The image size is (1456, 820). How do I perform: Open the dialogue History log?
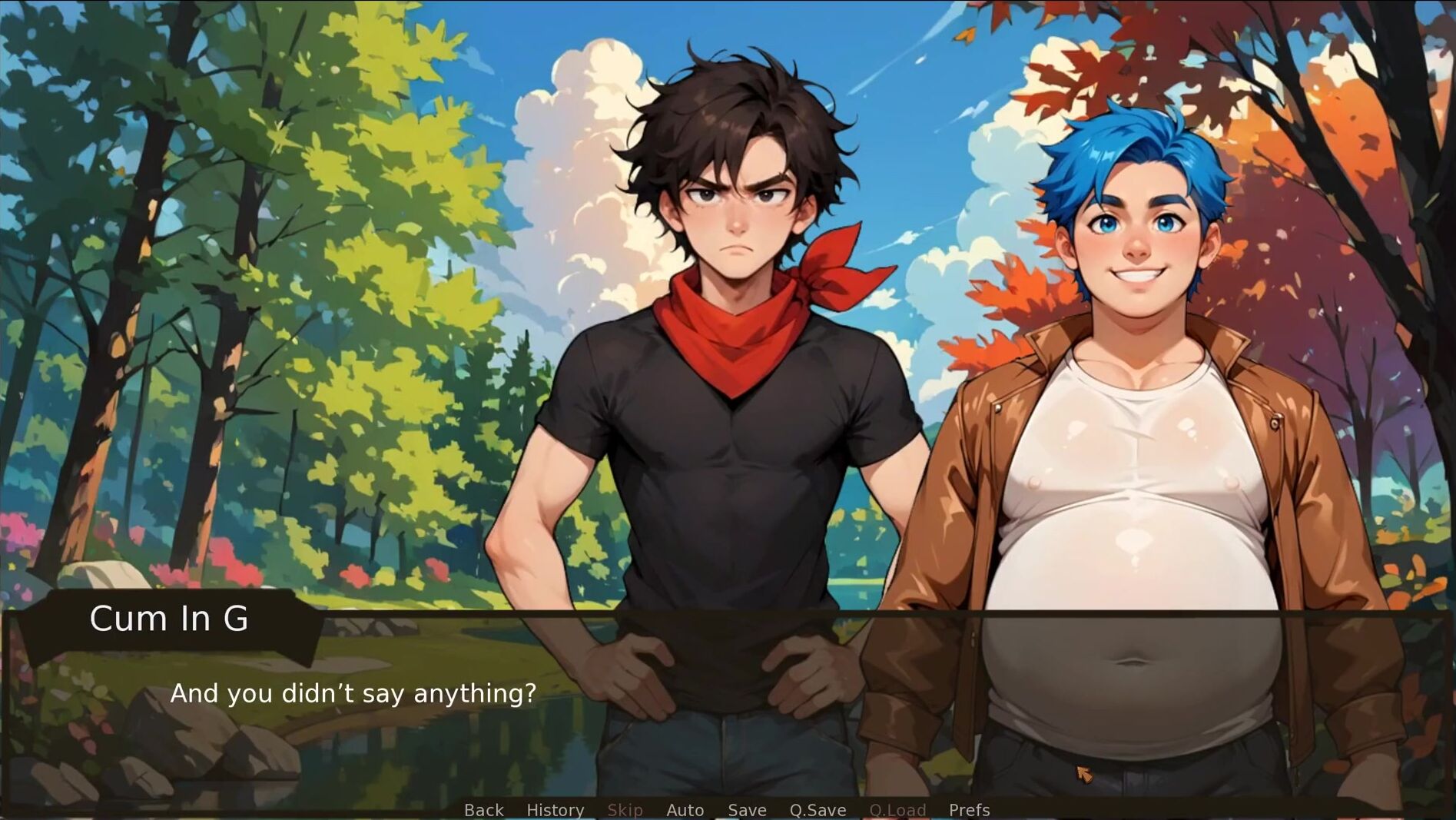[x=555, y=810]
